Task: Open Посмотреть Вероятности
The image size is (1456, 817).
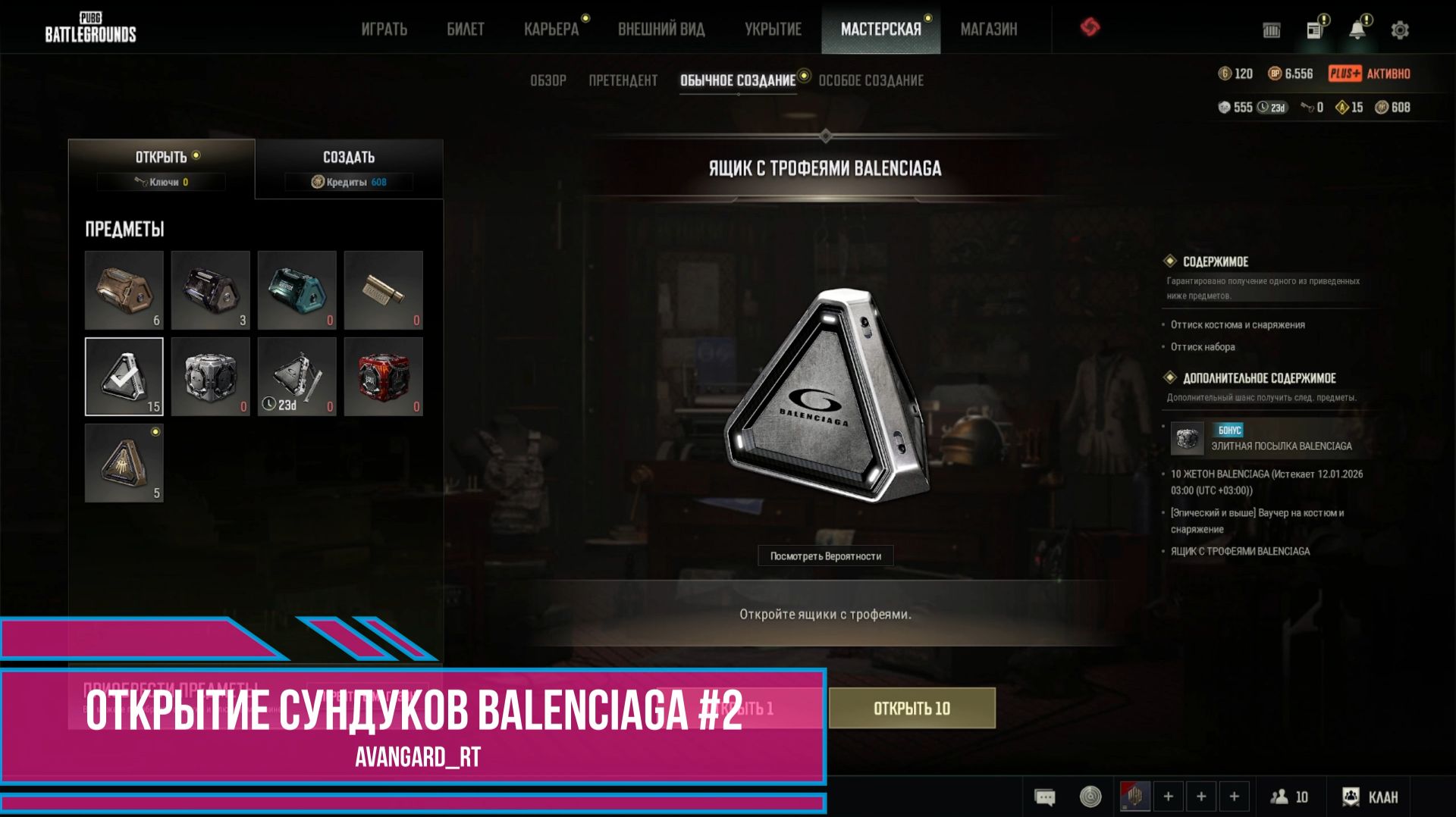Action: (825, 556)
